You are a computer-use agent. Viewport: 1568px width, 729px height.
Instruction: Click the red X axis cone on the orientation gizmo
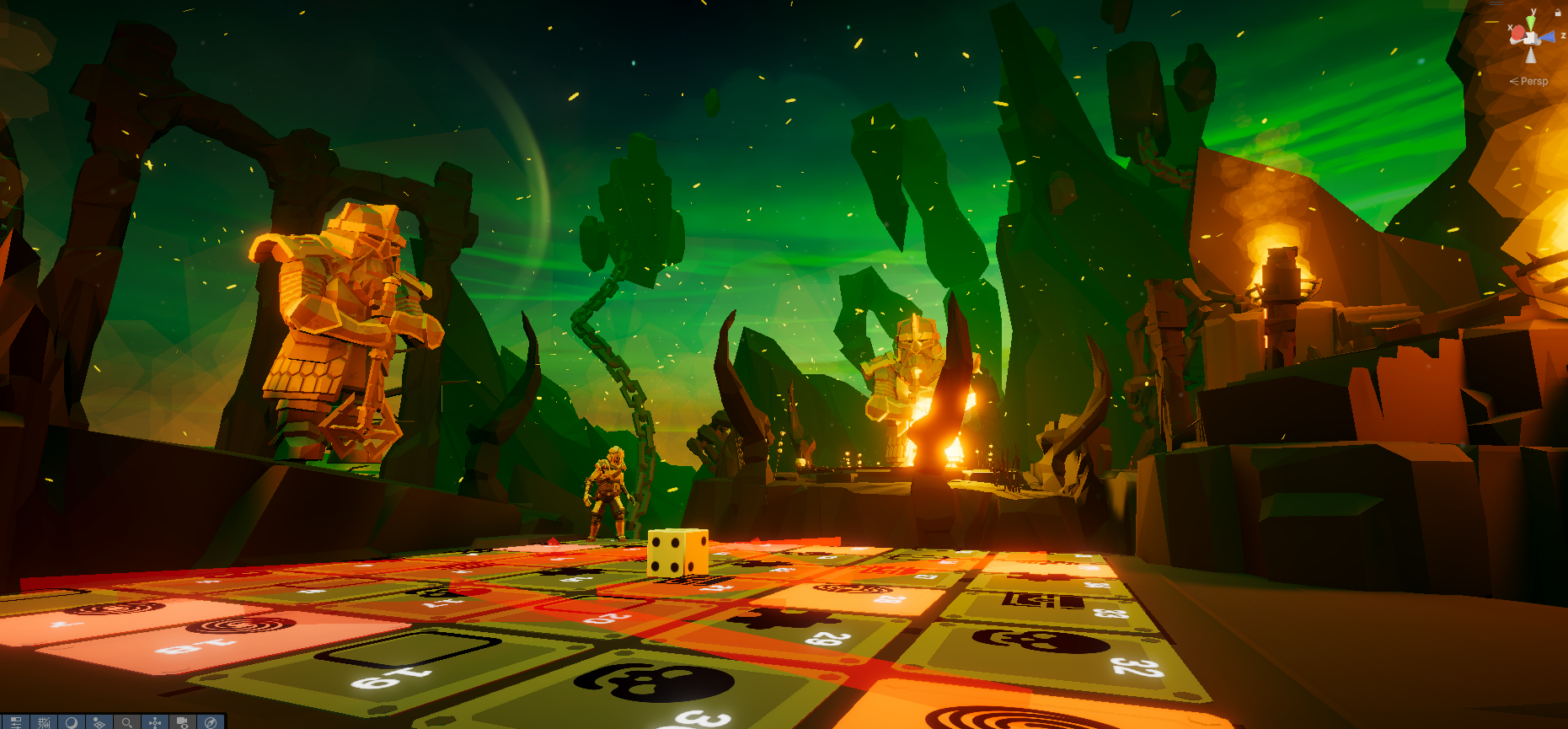1518,33
